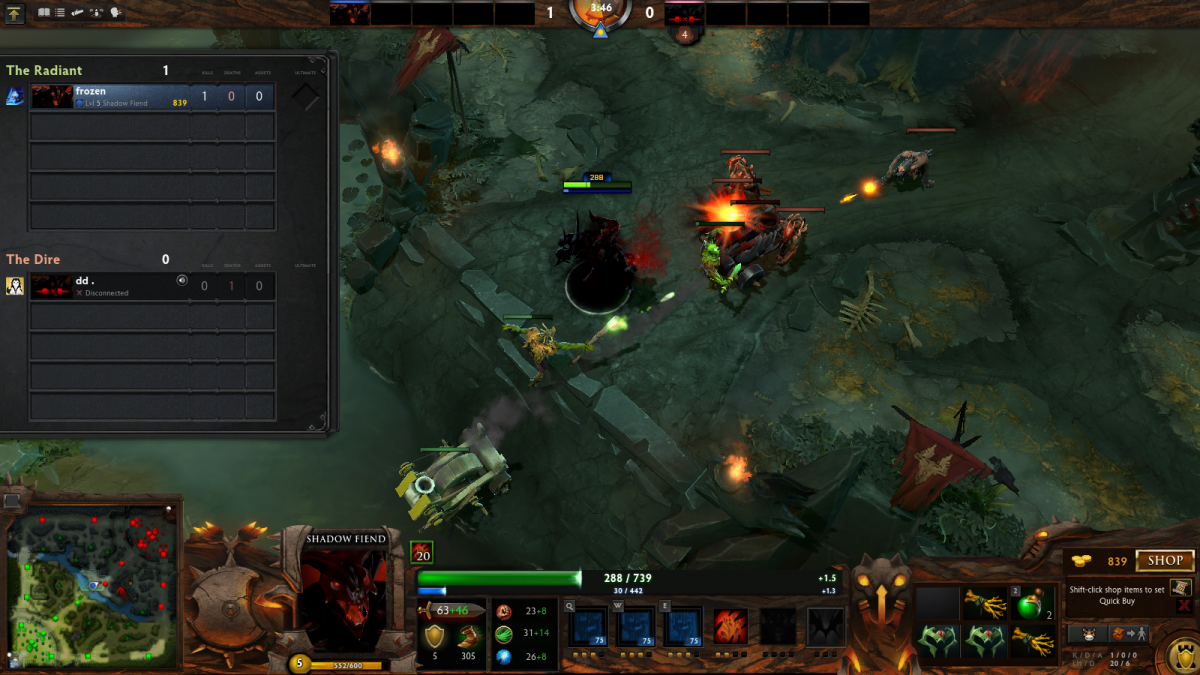Toggle voice mute for player 'dd .'

(x=182, y=281)
